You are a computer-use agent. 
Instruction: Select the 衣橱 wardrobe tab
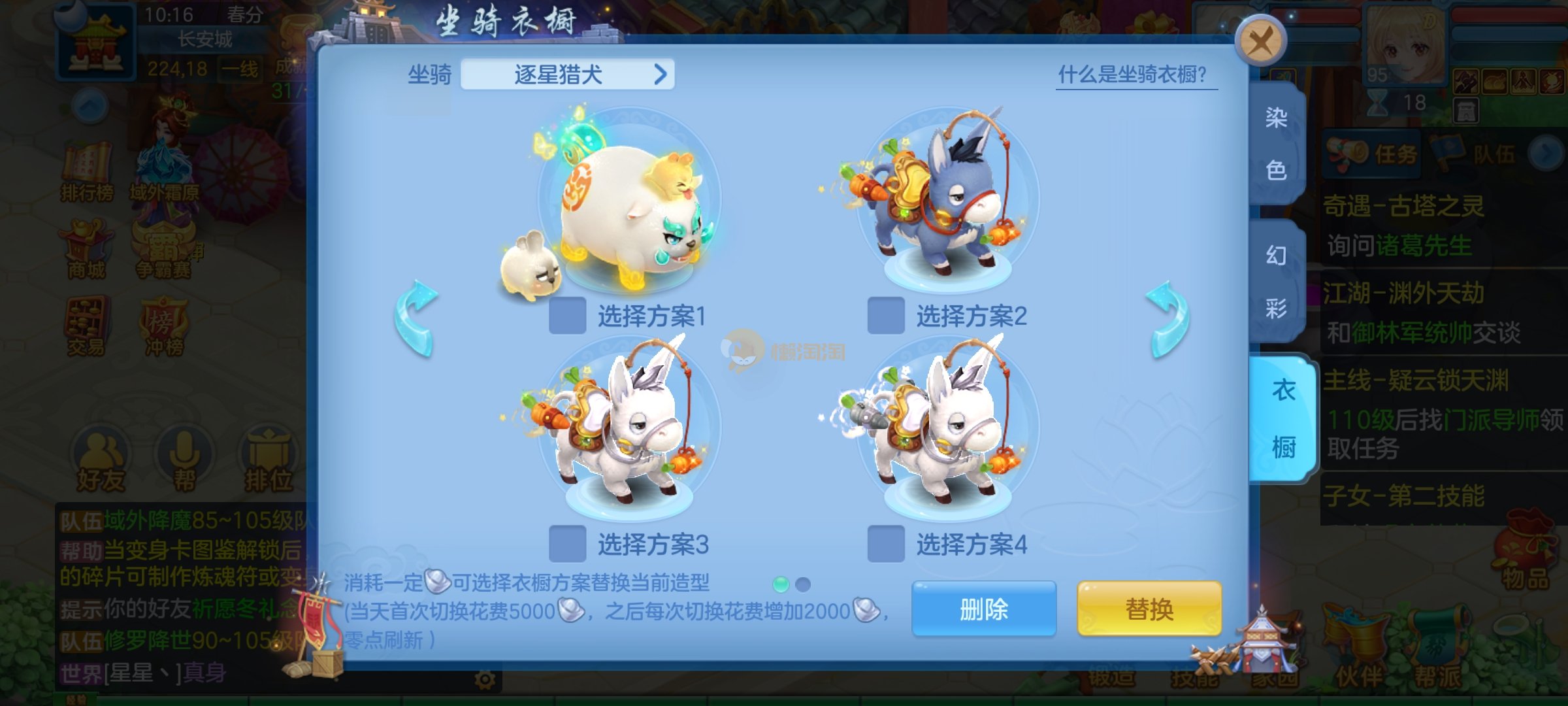click(x=1282, y=418)
